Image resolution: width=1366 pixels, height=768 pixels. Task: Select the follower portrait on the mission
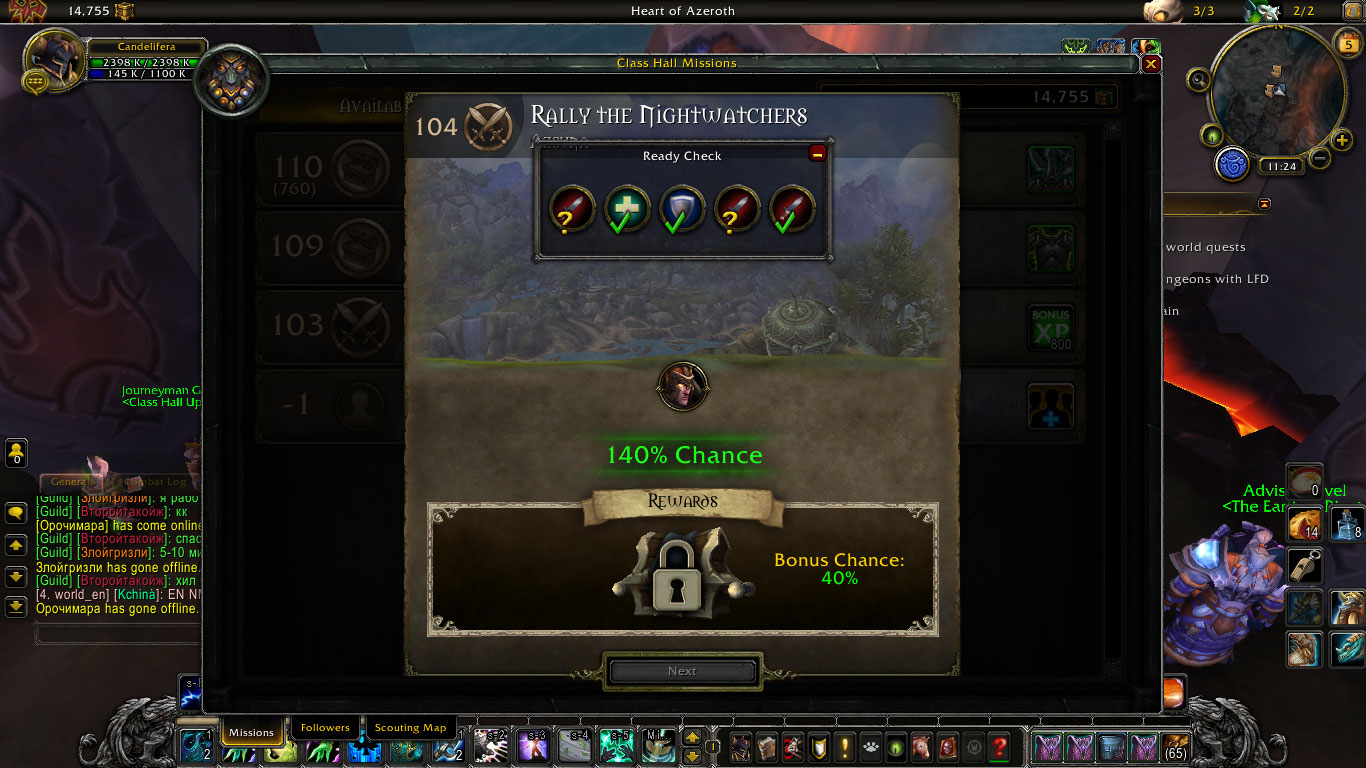coord(683,387)
